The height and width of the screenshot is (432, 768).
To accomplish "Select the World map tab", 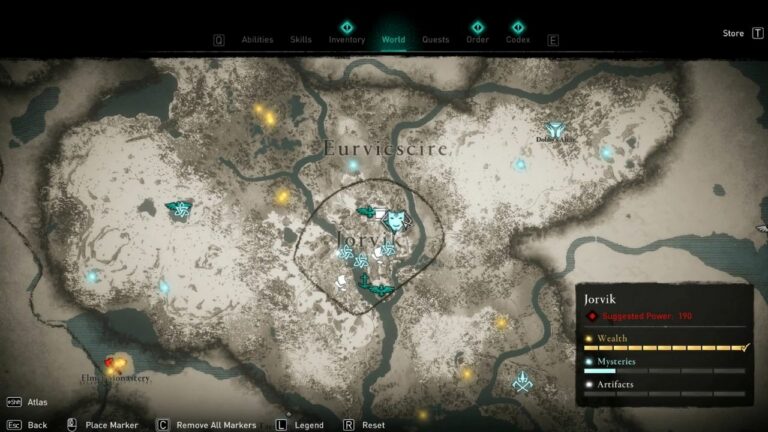I will click(394, 40).
